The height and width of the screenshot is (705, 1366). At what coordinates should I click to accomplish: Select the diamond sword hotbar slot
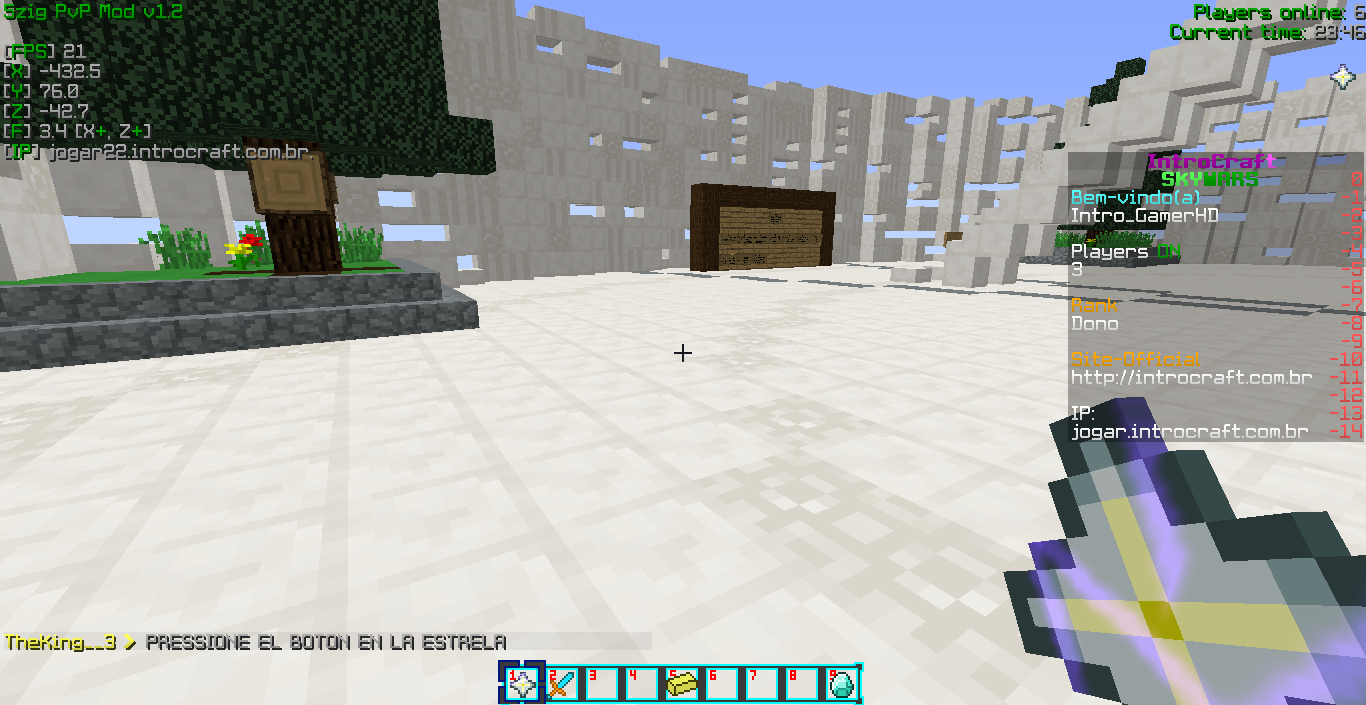(562, 684)
